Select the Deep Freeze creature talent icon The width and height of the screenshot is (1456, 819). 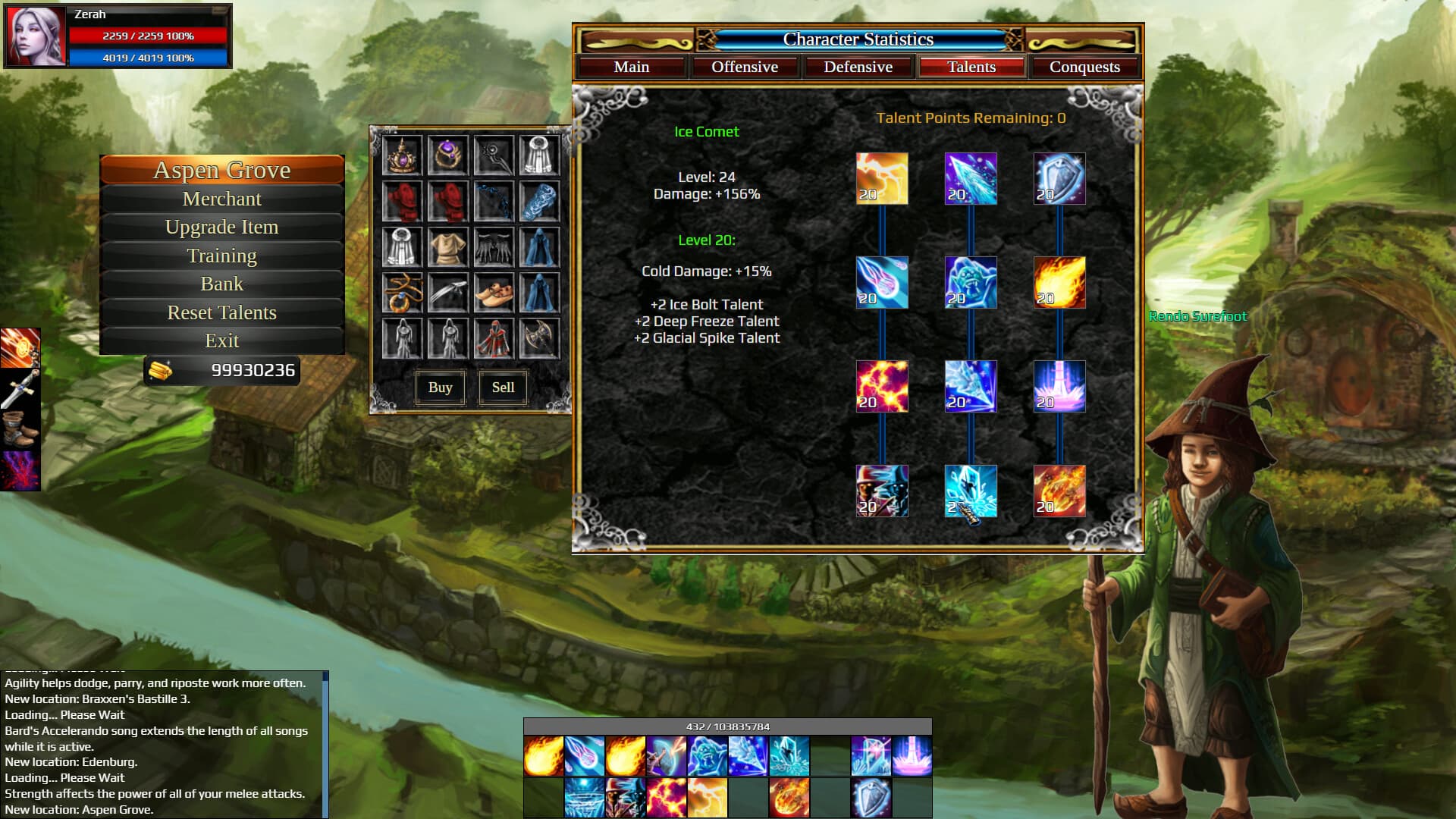pyautogui.click(x=971, y=283)
